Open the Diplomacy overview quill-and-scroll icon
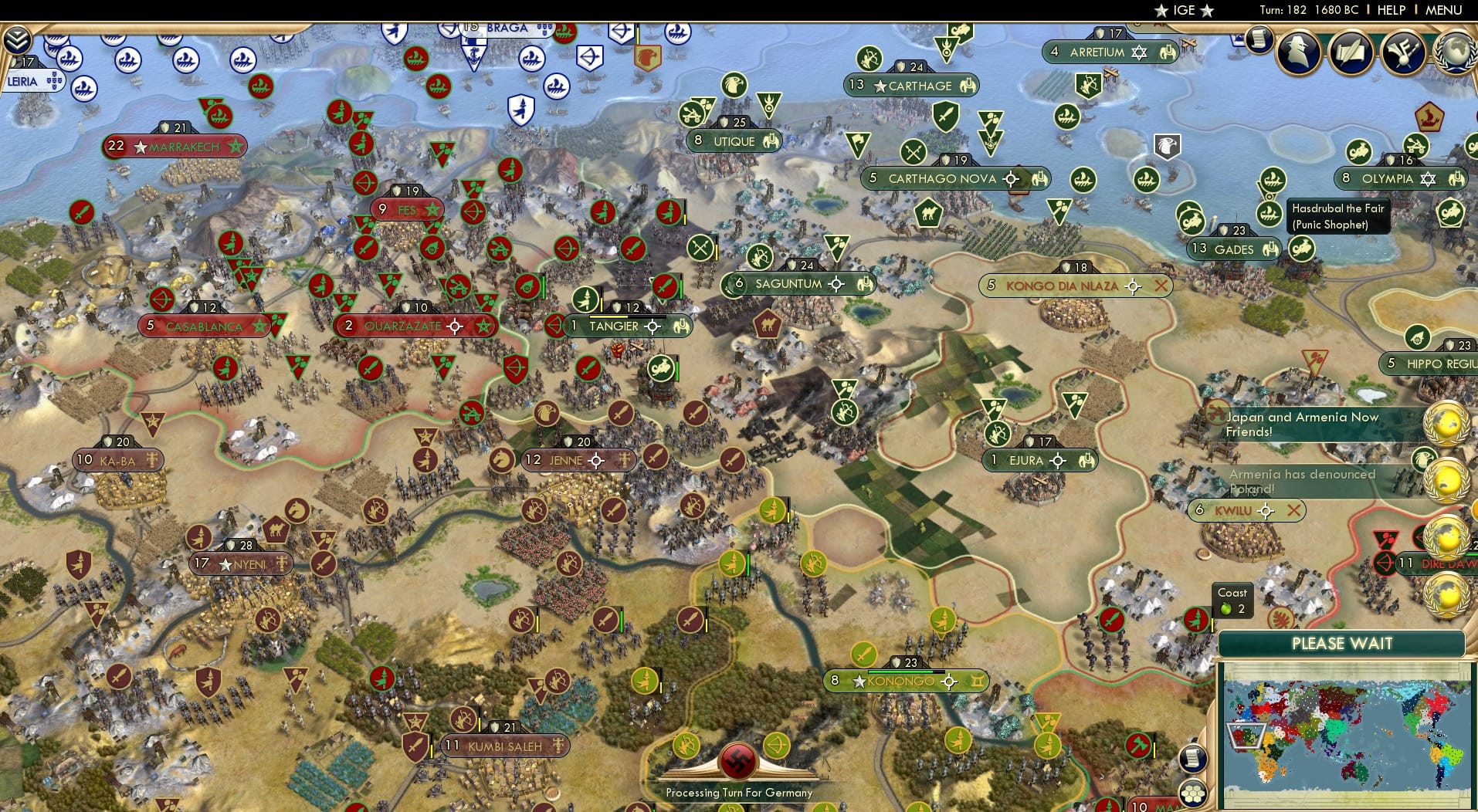Image resolution: width=1478 pixels, height=812 pixels. point(1351,52)
